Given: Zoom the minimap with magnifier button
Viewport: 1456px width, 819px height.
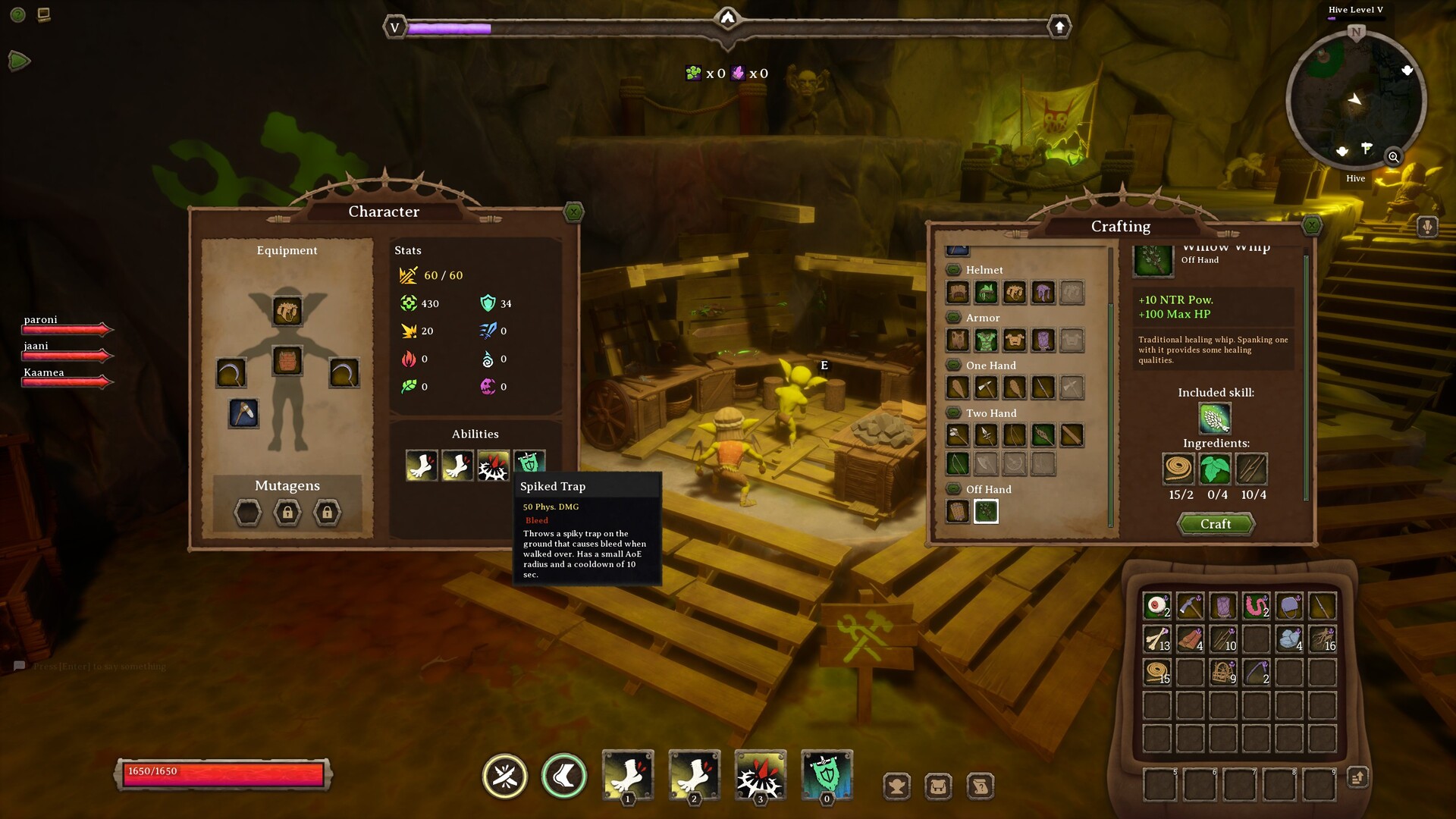Looking at the screenshot, I should tap(1393, 157).
